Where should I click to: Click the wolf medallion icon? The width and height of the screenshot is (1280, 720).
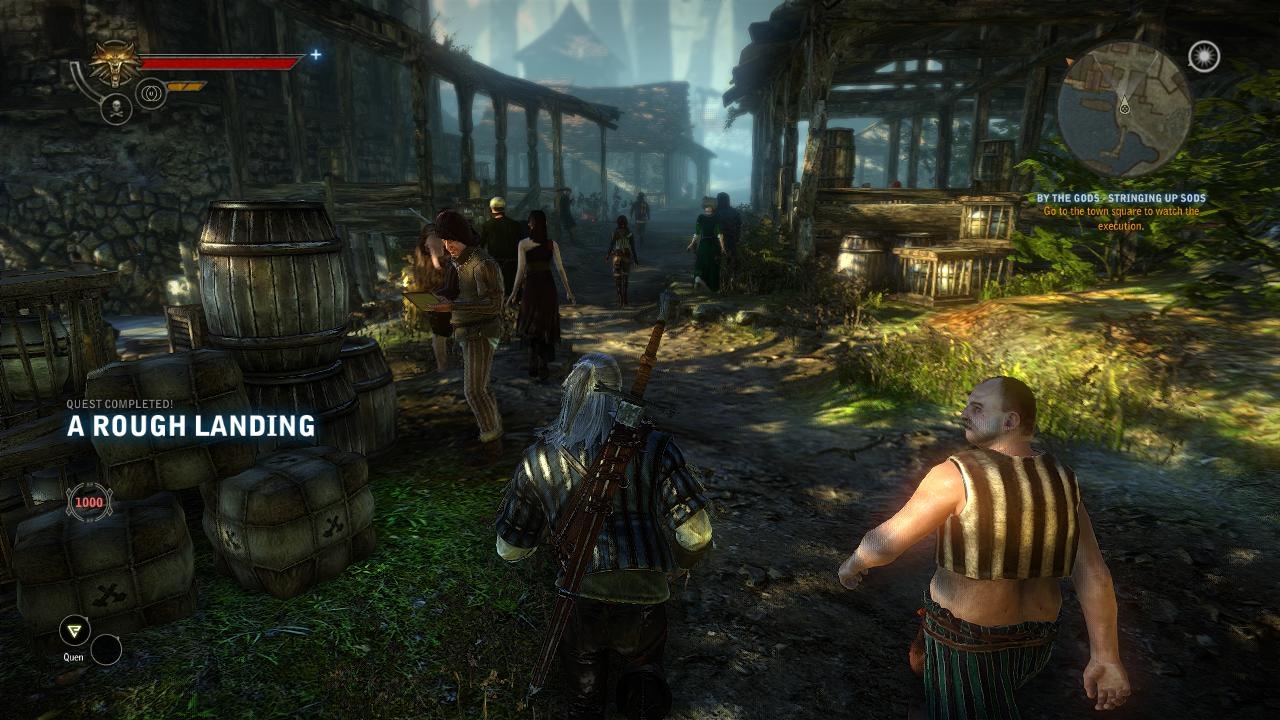click(115, 63)
